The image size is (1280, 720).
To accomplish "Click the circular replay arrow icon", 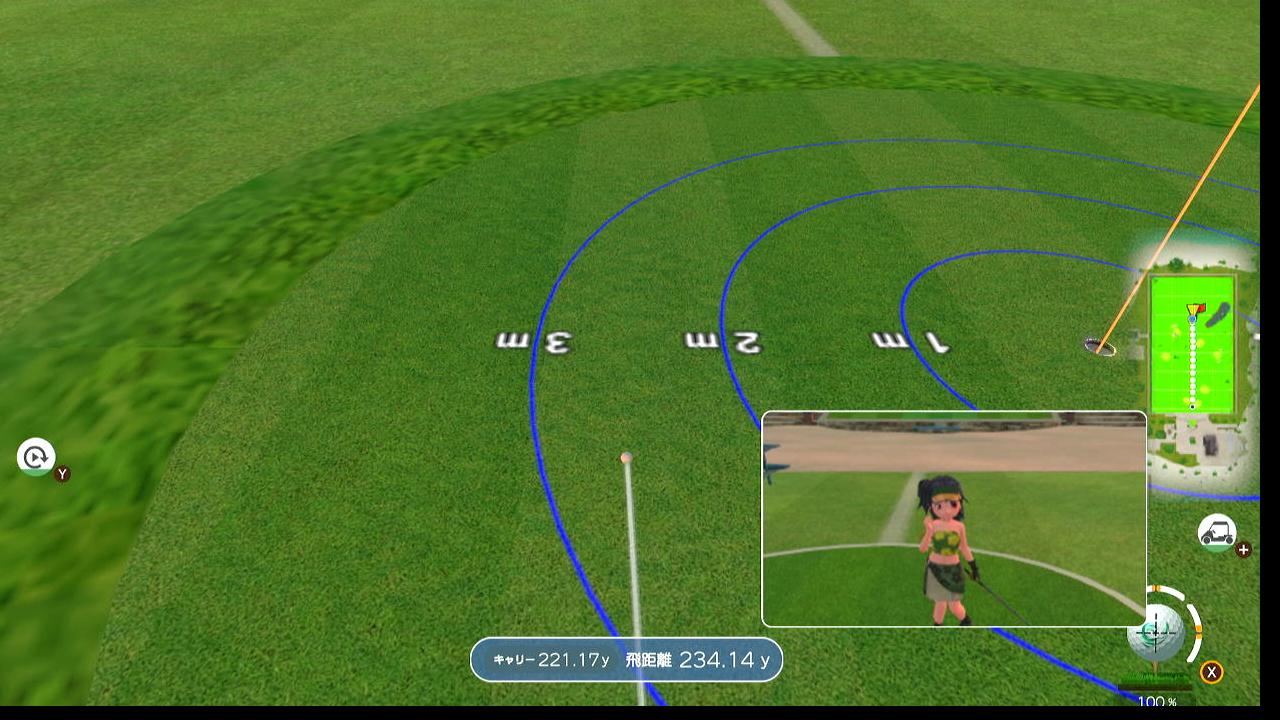I will click(36, 457).
